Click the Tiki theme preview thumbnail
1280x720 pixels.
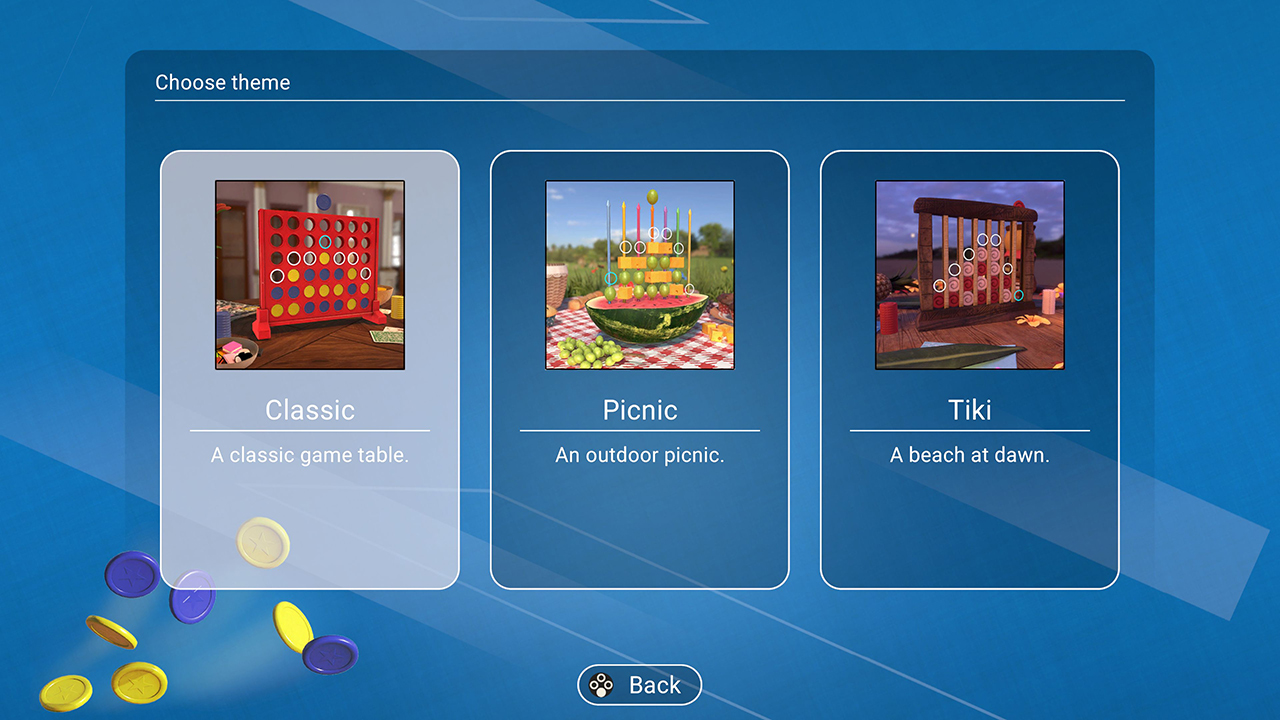(970, 273)
